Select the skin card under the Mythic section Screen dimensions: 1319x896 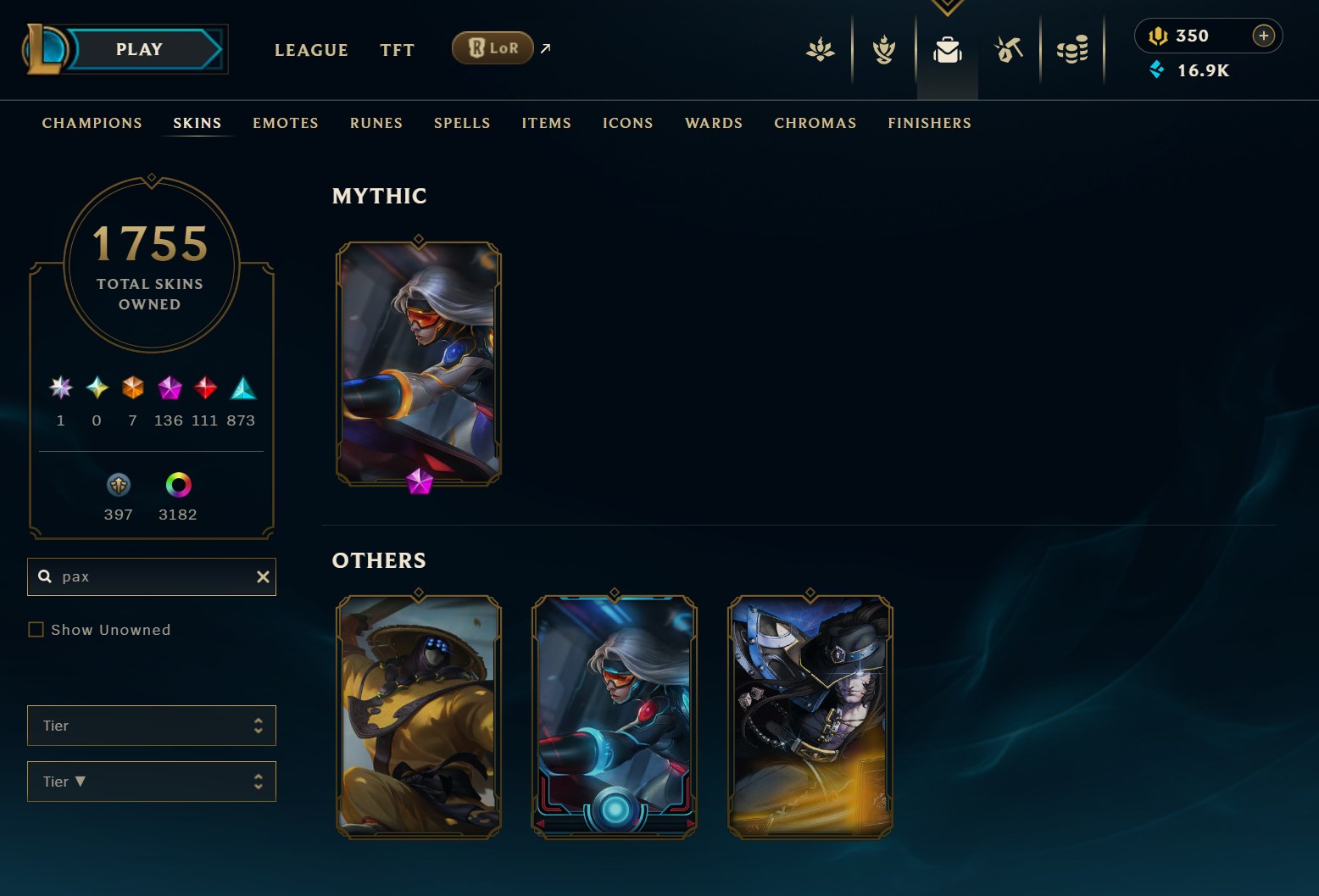[x=419, y=365]
